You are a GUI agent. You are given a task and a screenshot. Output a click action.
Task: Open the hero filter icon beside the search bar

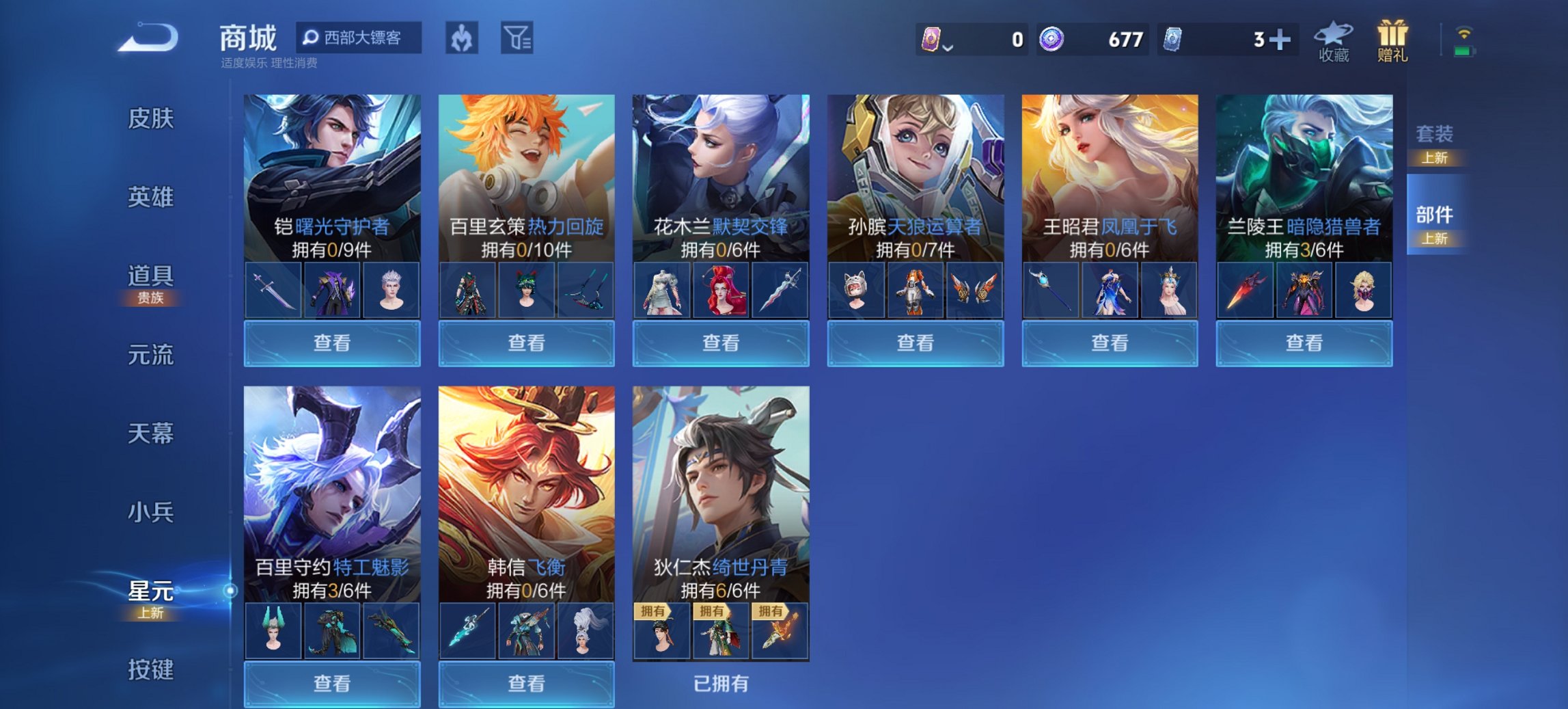(461, 39)
